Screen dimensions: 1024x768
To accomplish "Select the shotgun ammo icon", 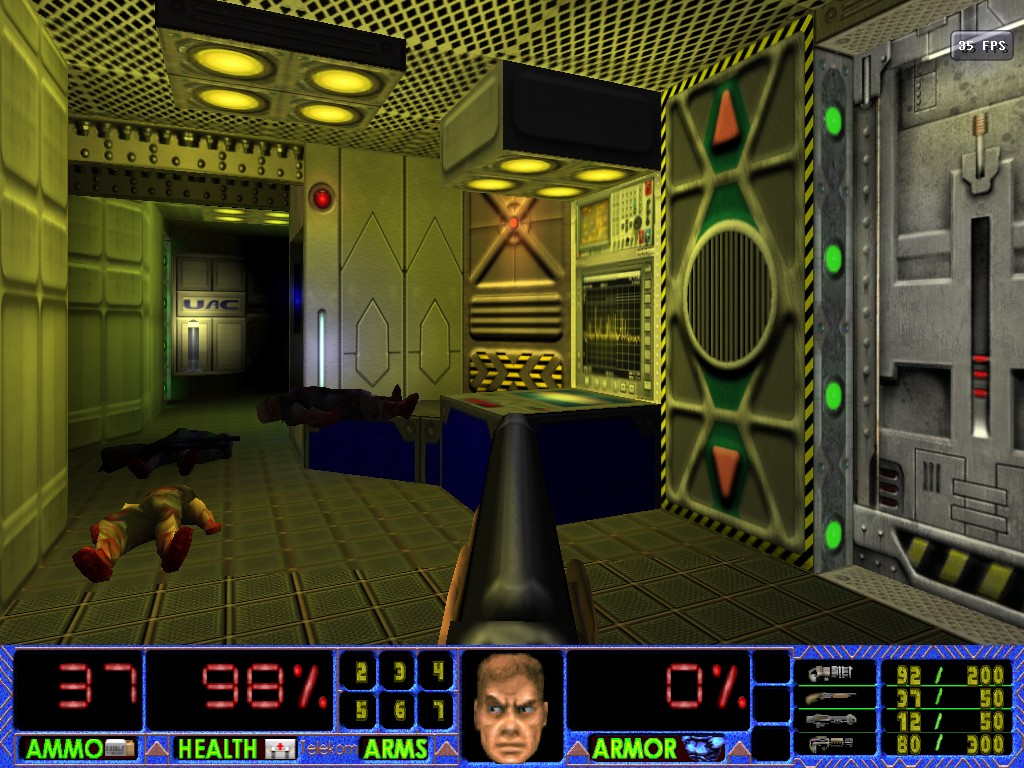I will (x=830, y=697).
